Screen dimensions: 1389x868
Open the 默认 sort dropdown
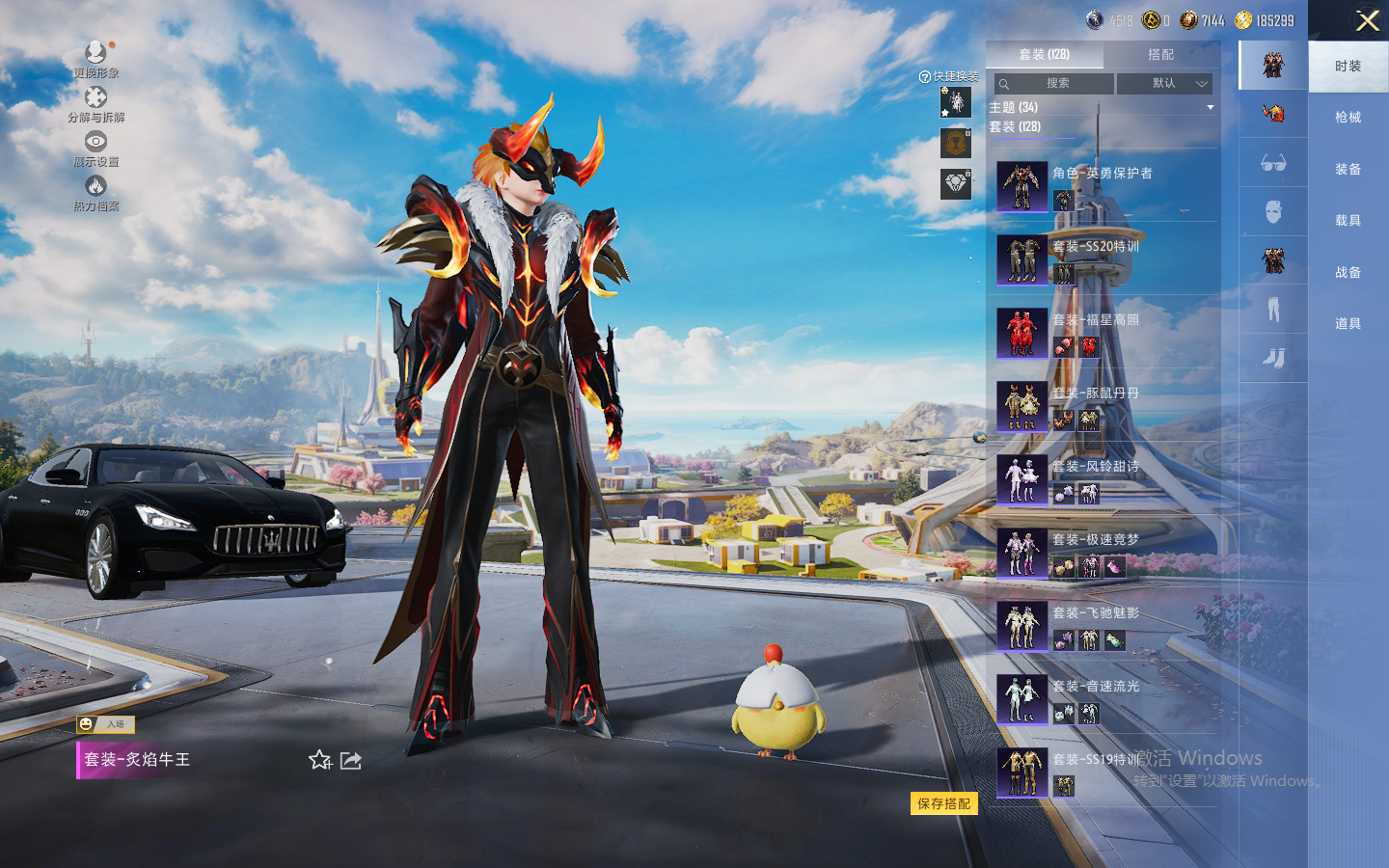click(x=1164, y=84)
